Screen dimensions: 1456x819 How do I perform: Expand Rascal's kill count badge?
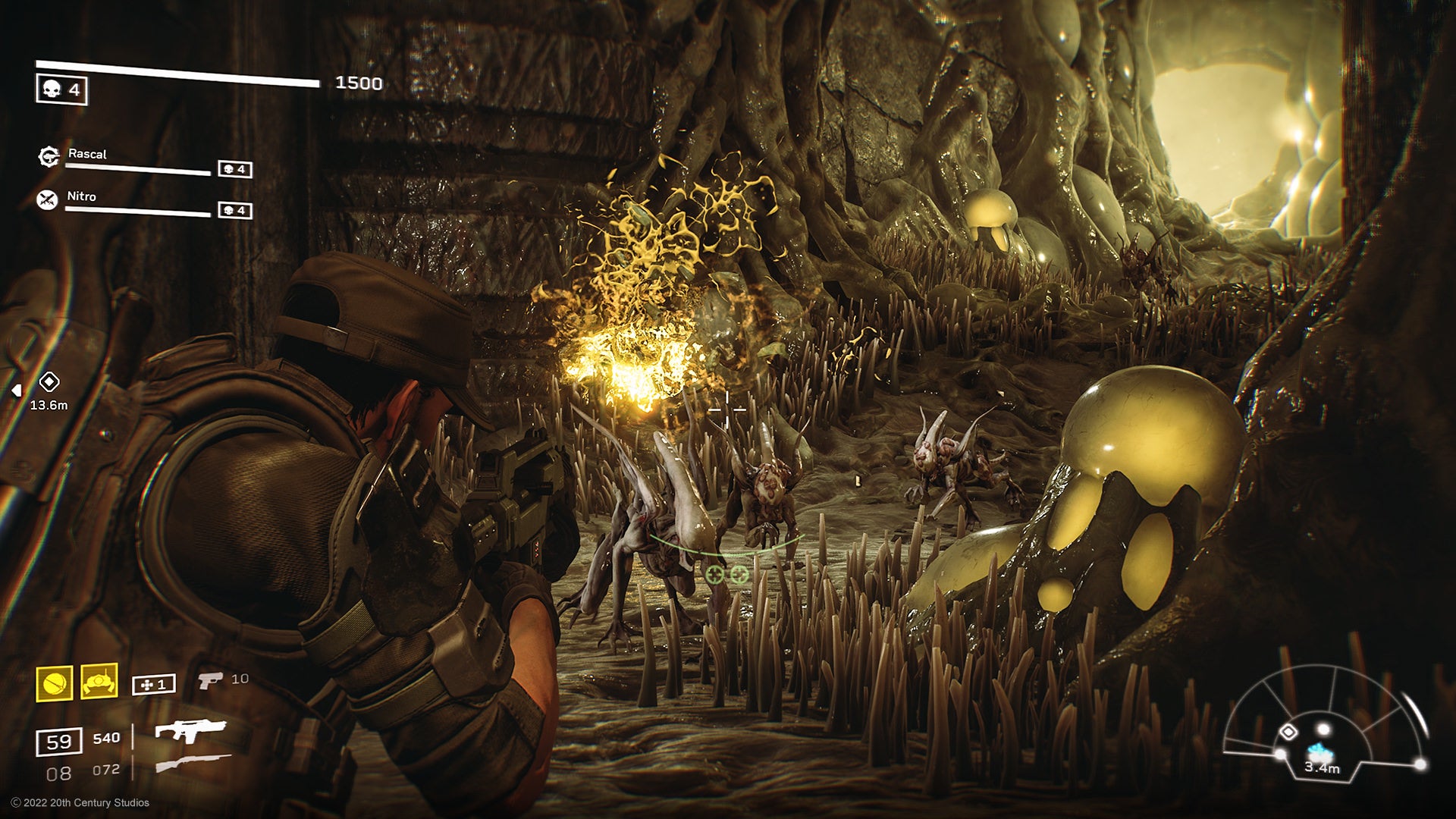click(235, 168)
